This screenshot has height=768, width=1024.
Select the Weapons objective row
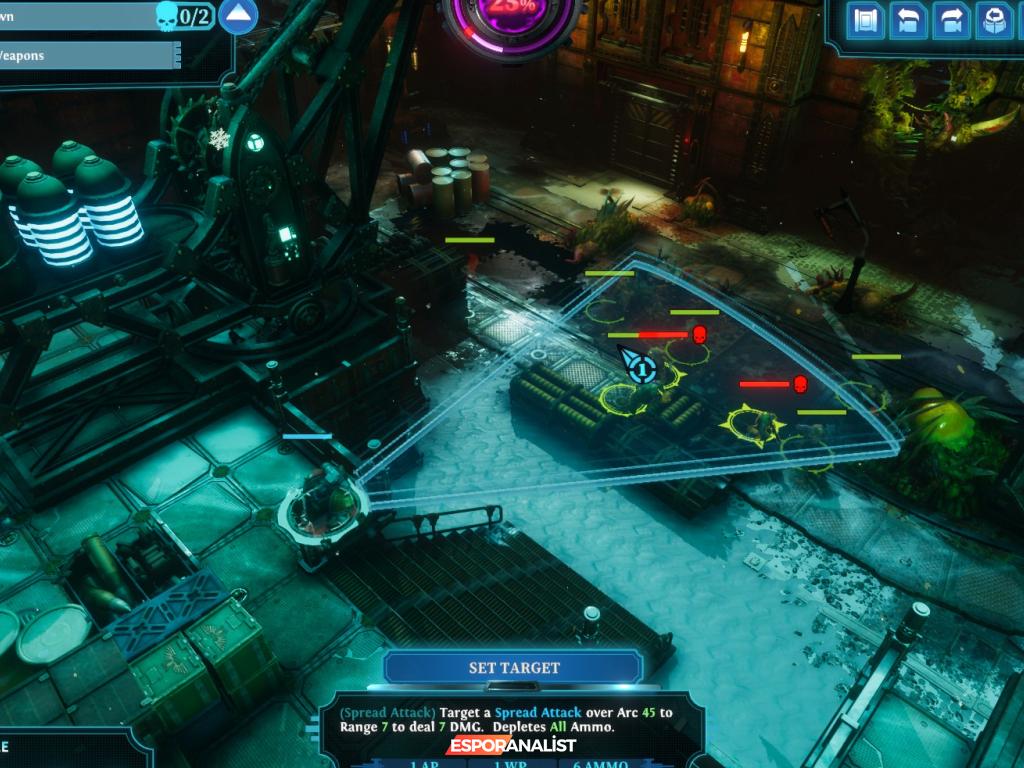point(88,56)
